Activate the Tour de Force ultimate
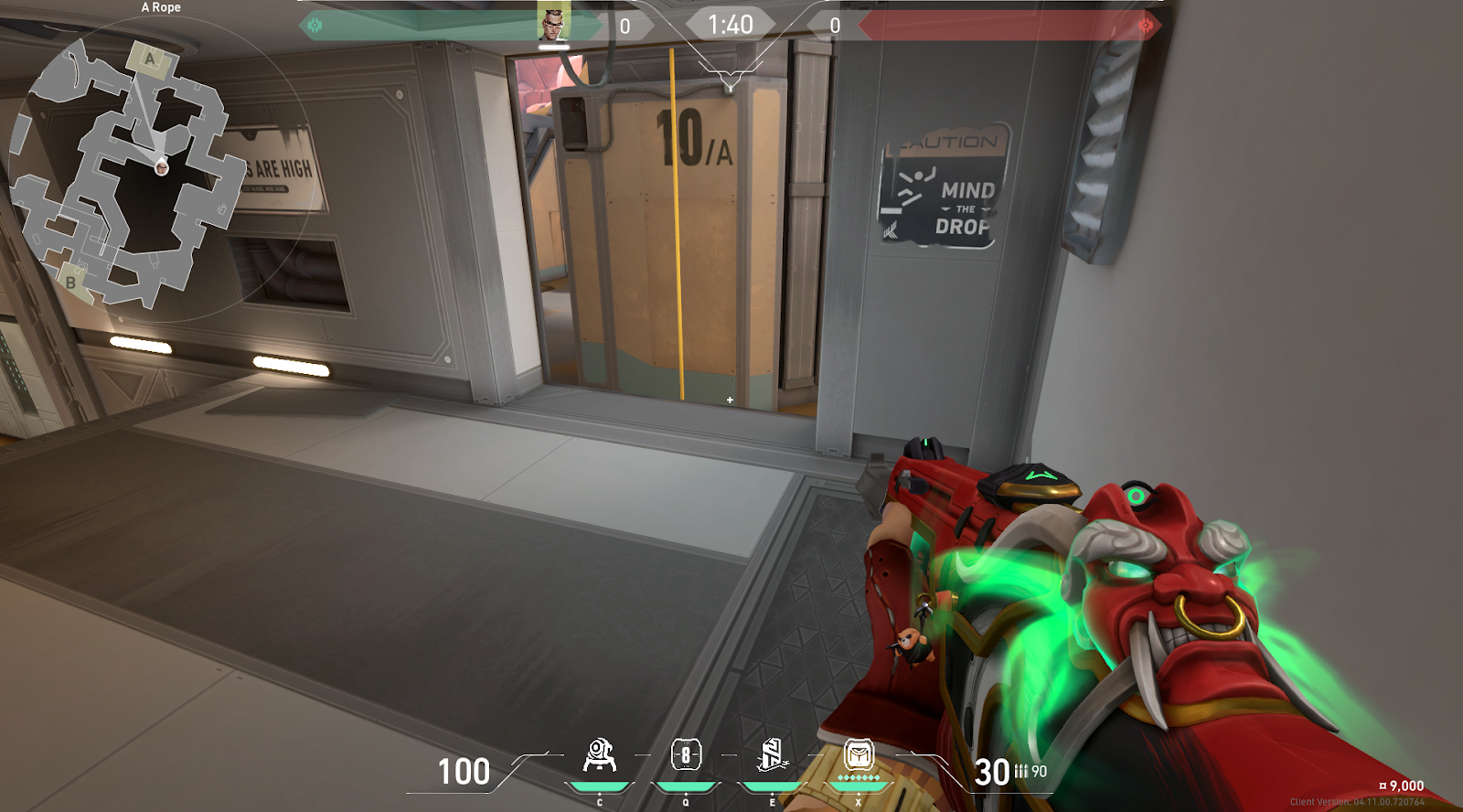Image resolution: width=1463 pixels, height=812 pixels. tap(858, 755)
